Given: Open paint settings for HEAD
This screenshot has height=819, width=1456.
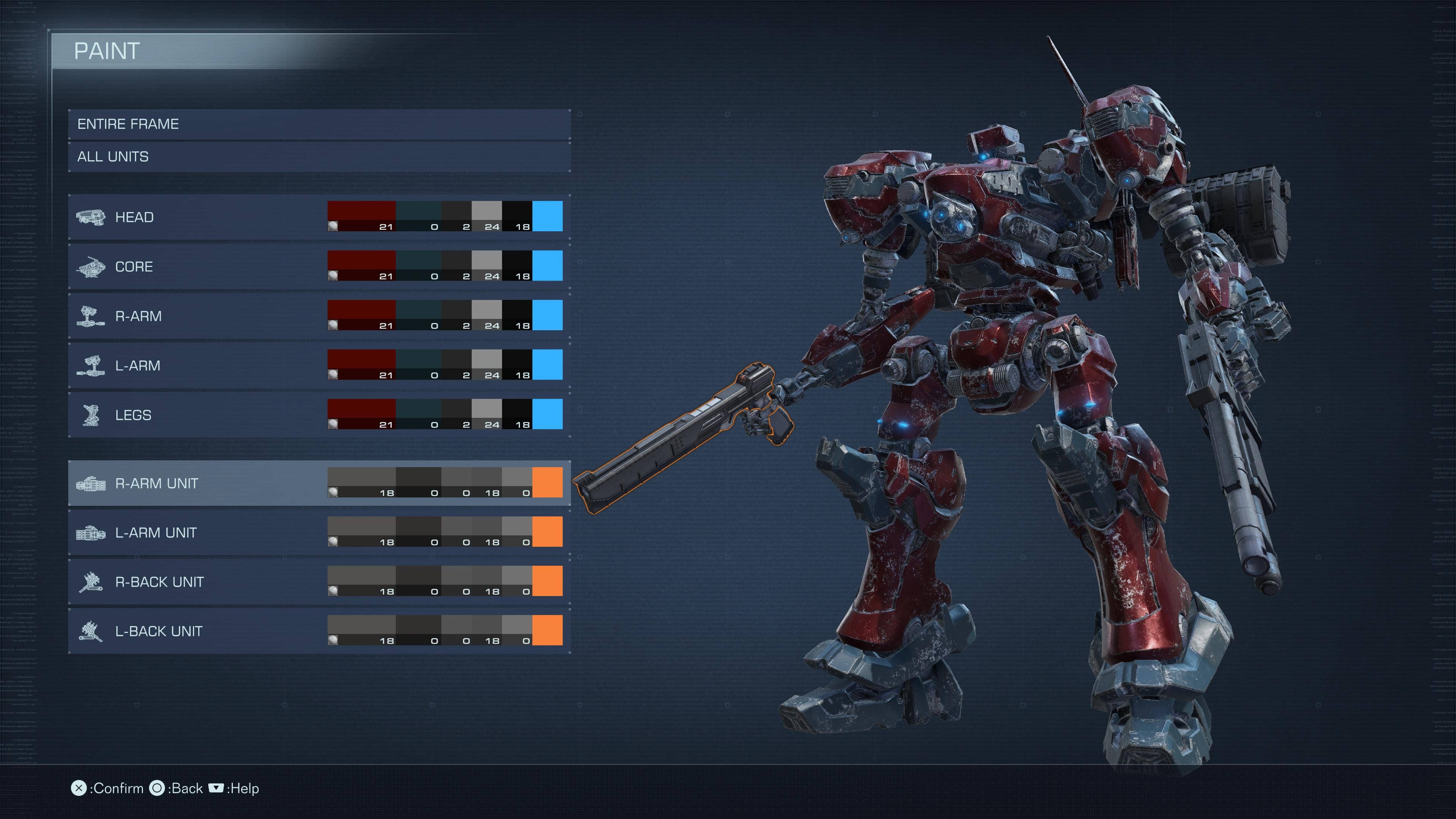Looking at the screenshot, I should [x=198, y=217].
